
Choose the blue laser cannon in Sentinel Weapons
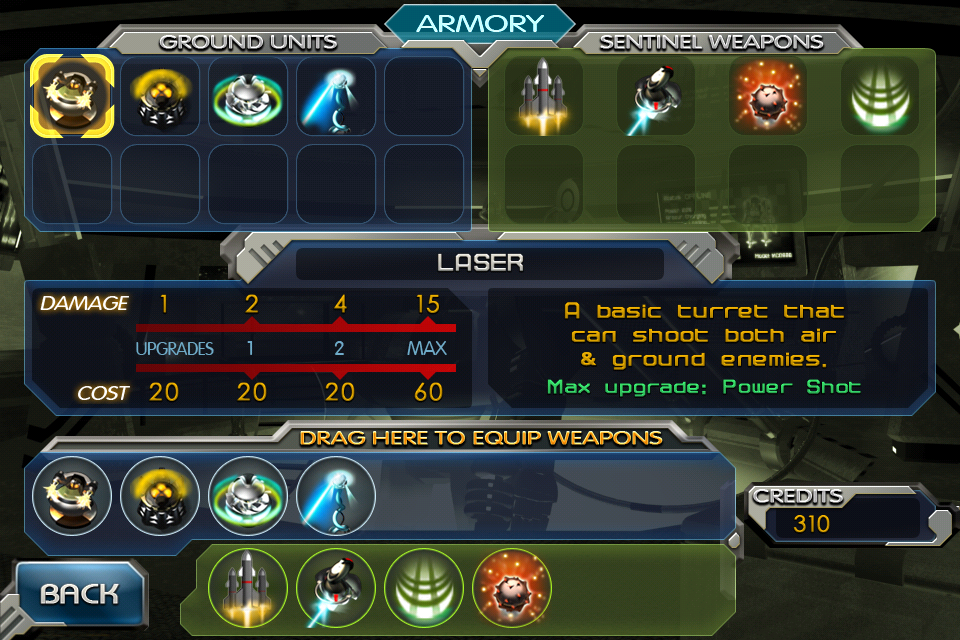tap(656, 96)
